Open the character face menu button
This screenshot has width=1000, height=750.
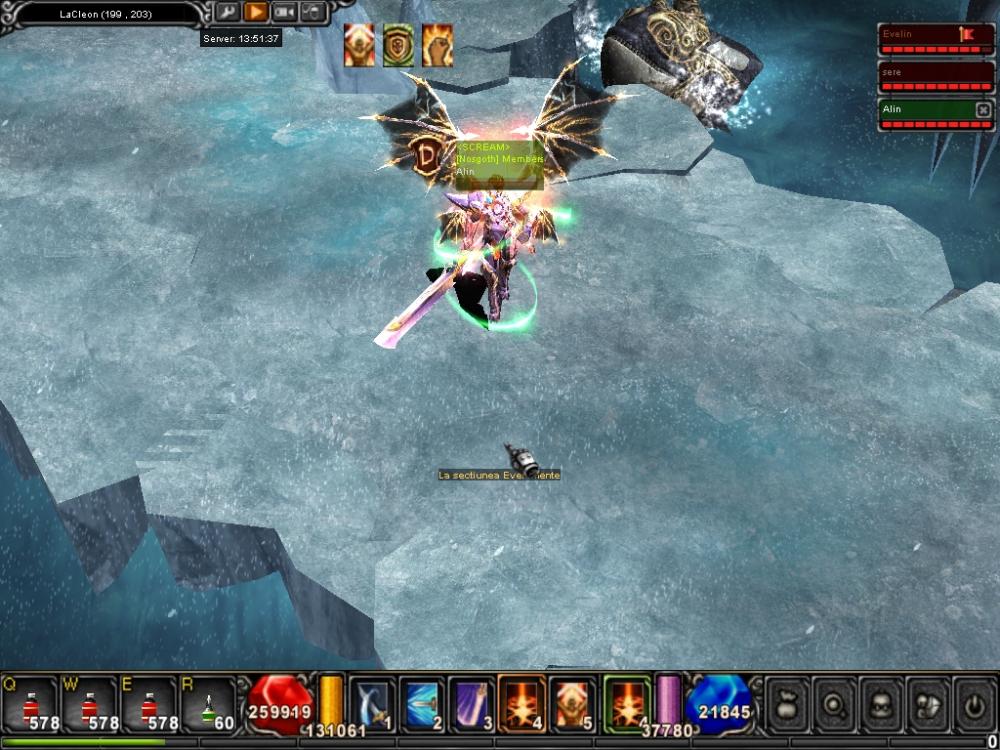tap(880, 704)
